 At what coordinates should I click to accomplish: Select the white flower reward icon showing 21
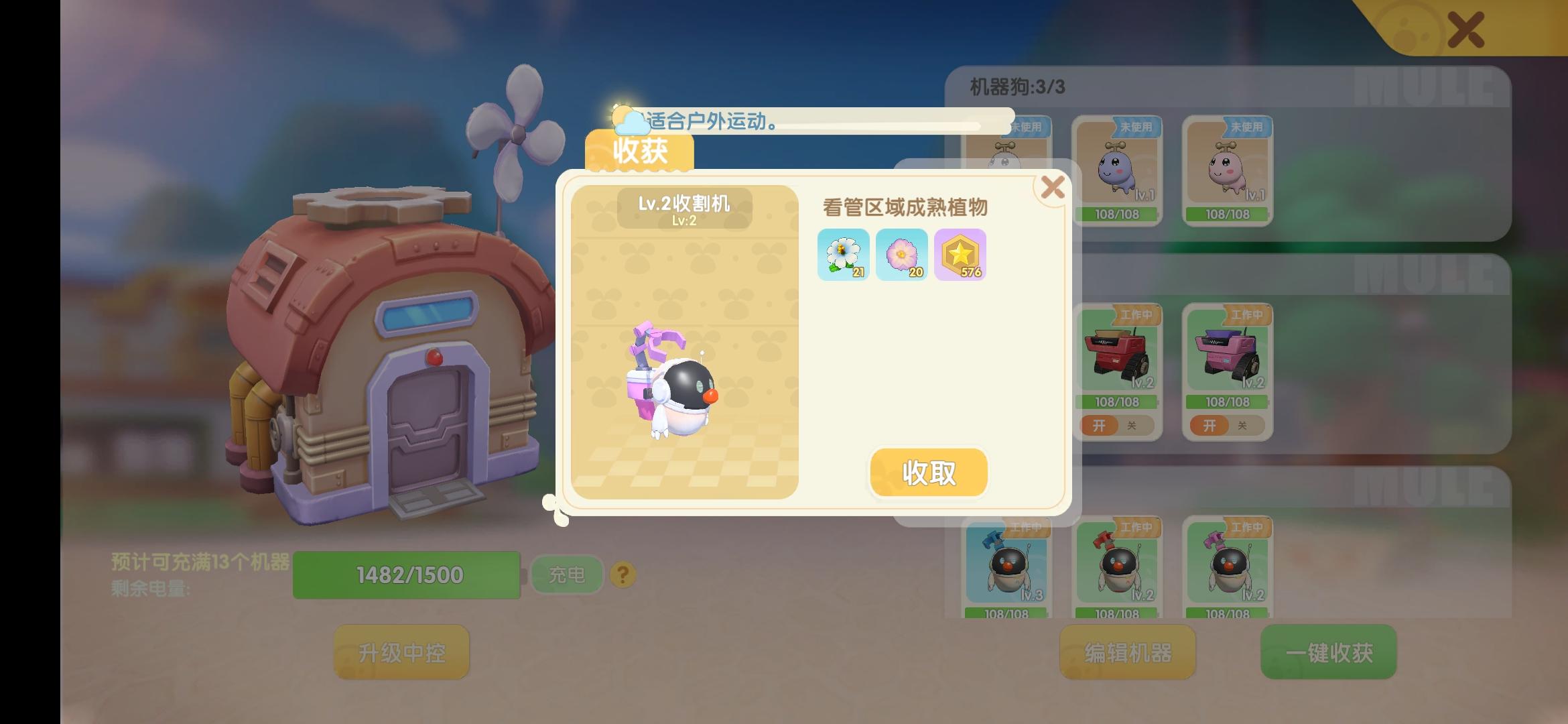click(x=844, y=255)
